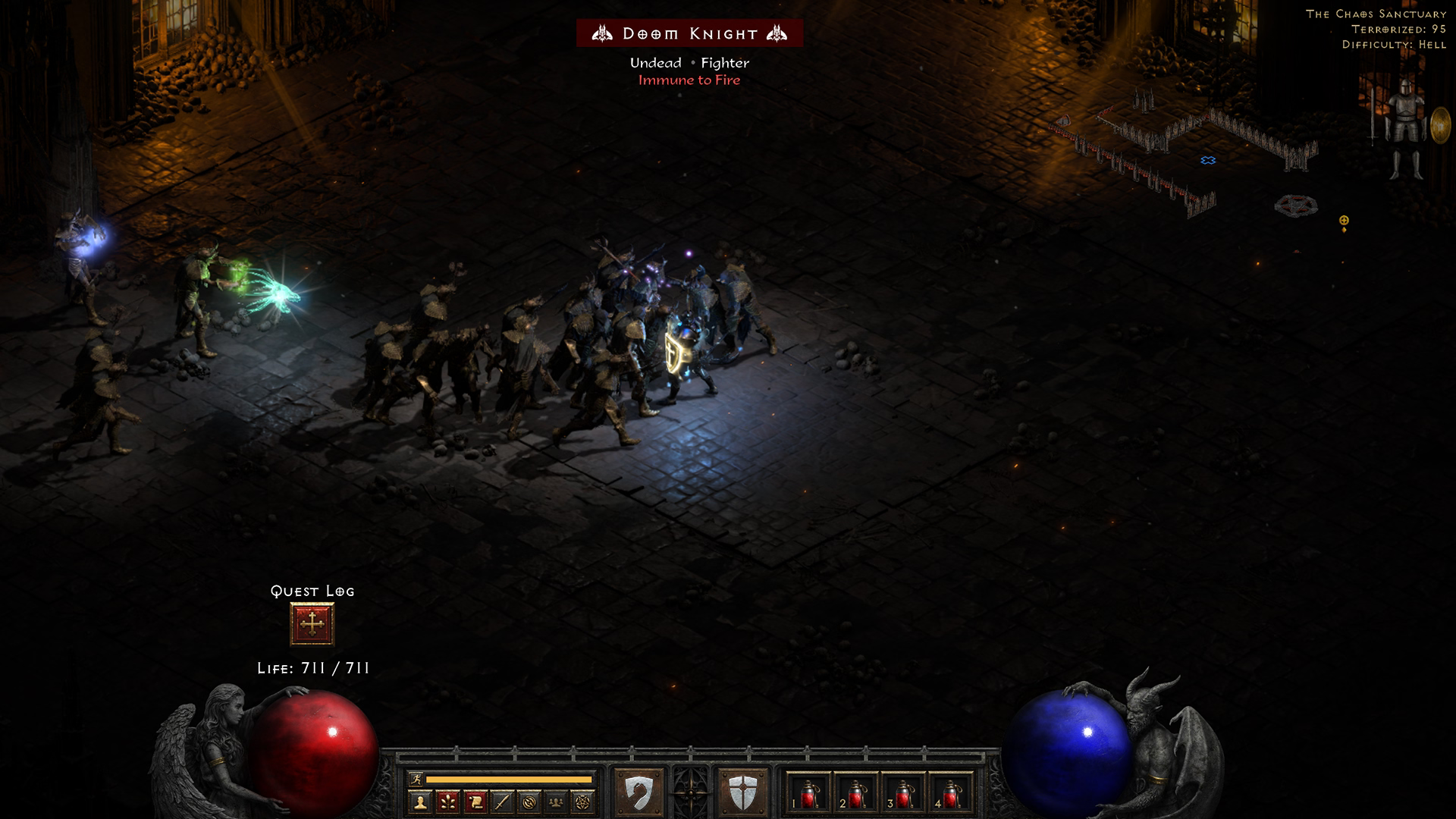
Task: Click the pentagram game menu icon
Action: pos(583,802)
